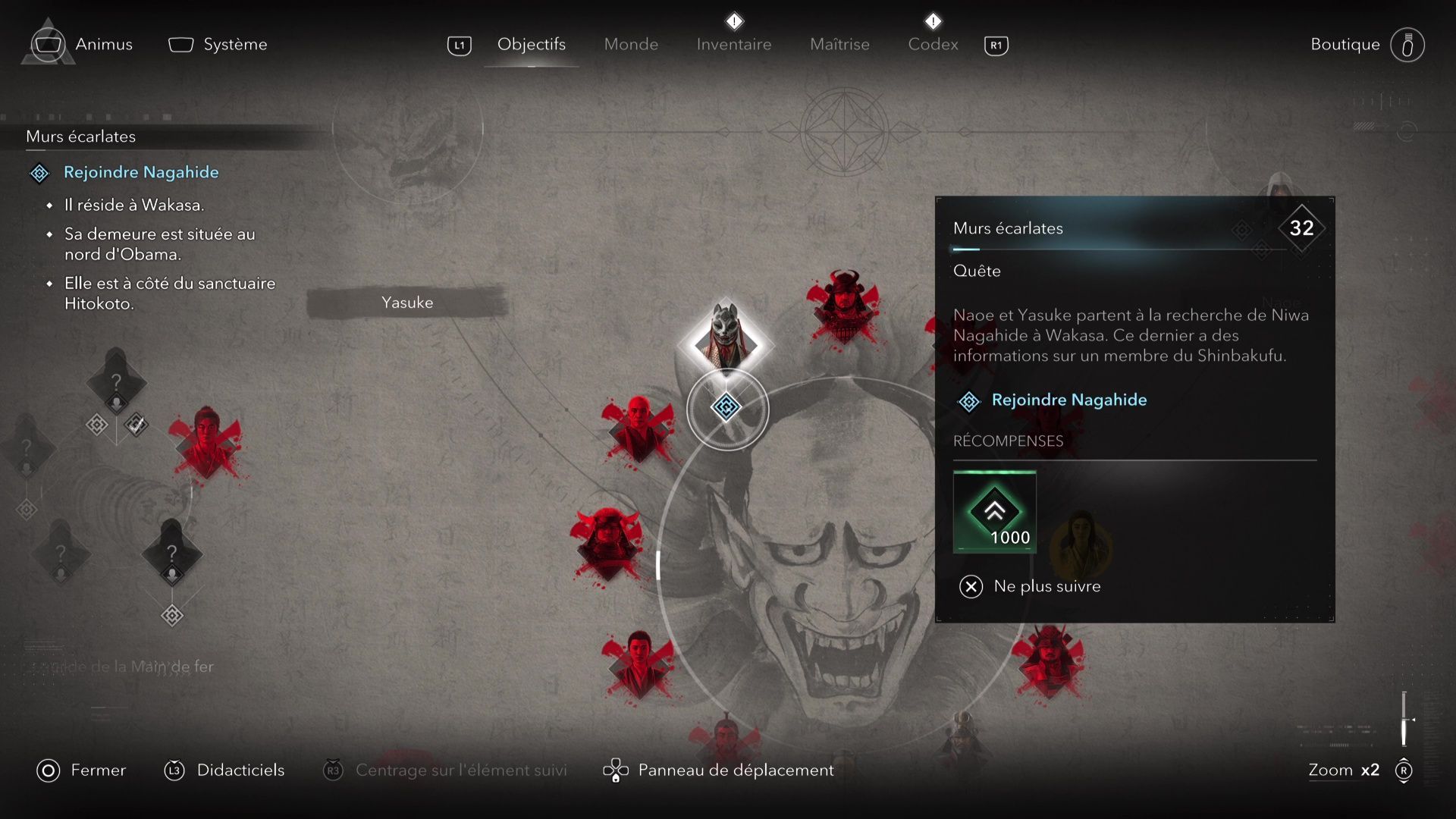This screenshot has height=819, width=1456.
Task: Click the 1000 XP reward tile
Action: click(994, 513)
